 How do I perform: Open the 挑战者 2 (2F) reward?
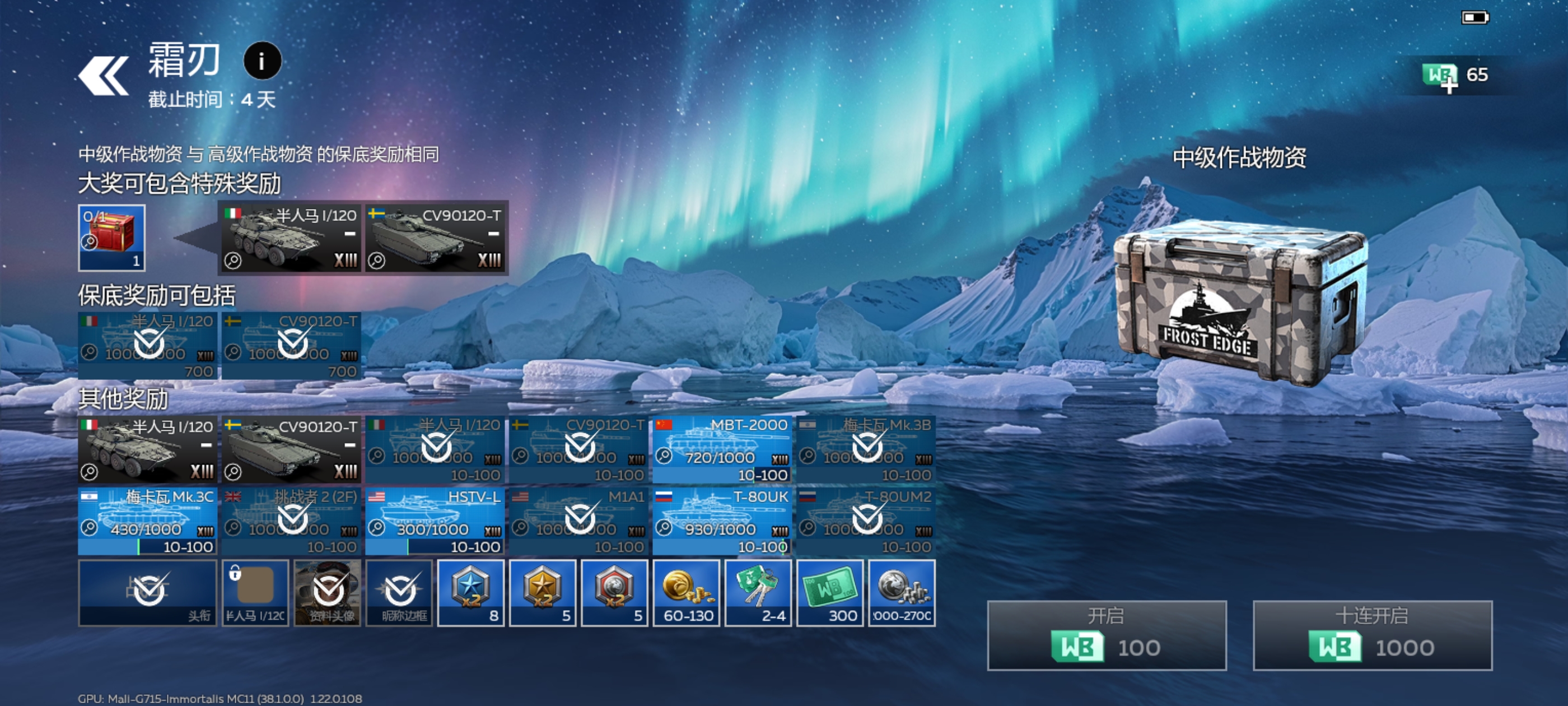(x=291, y=521)
